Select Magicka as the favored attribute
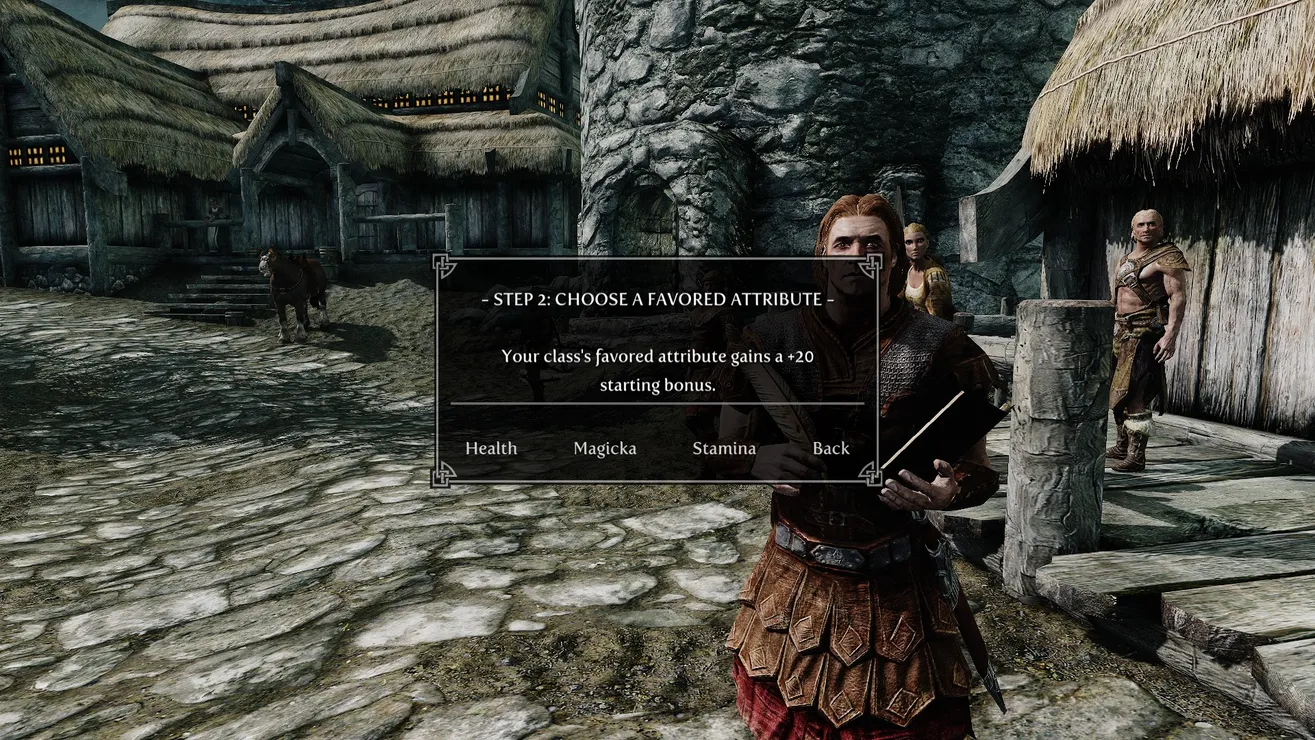 (604, 448)
